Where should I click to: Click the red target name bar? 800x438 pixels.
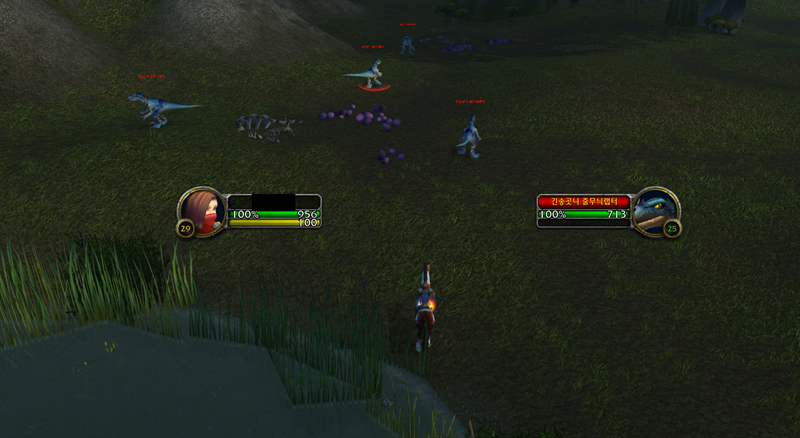pyautogui.click(x=585, y=201)
